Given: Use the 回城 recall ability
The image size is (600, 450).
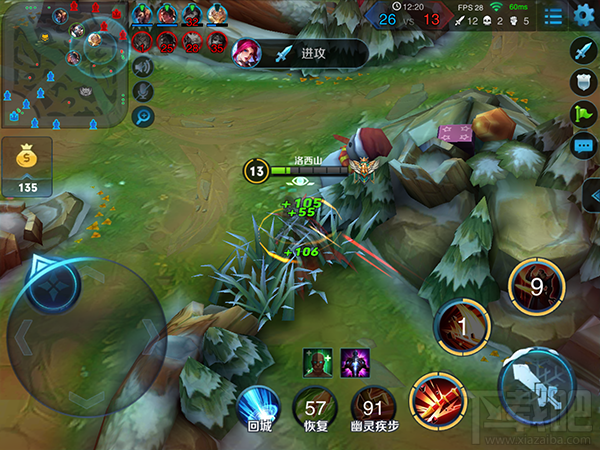Looking at the screenshot, I should [258, 407].
